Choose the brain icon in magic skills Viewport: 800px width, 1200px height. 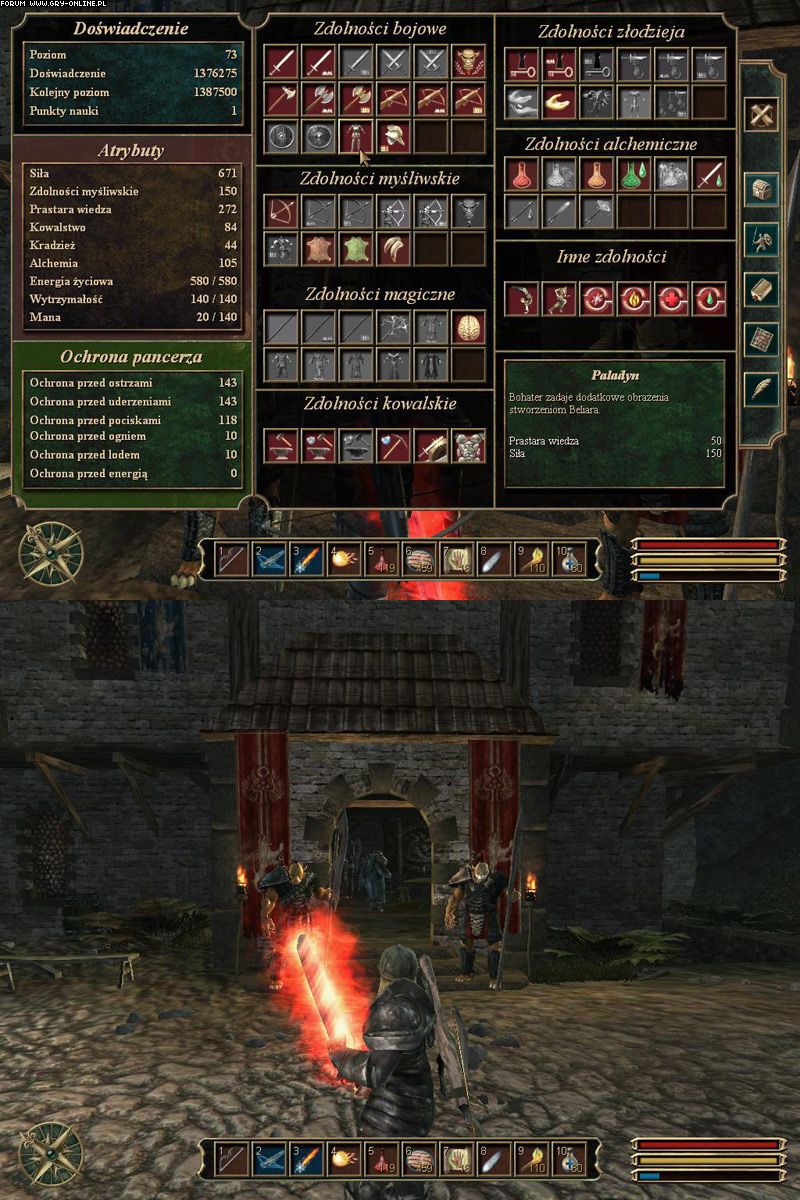pyautogui.click(x=468, y=326)
